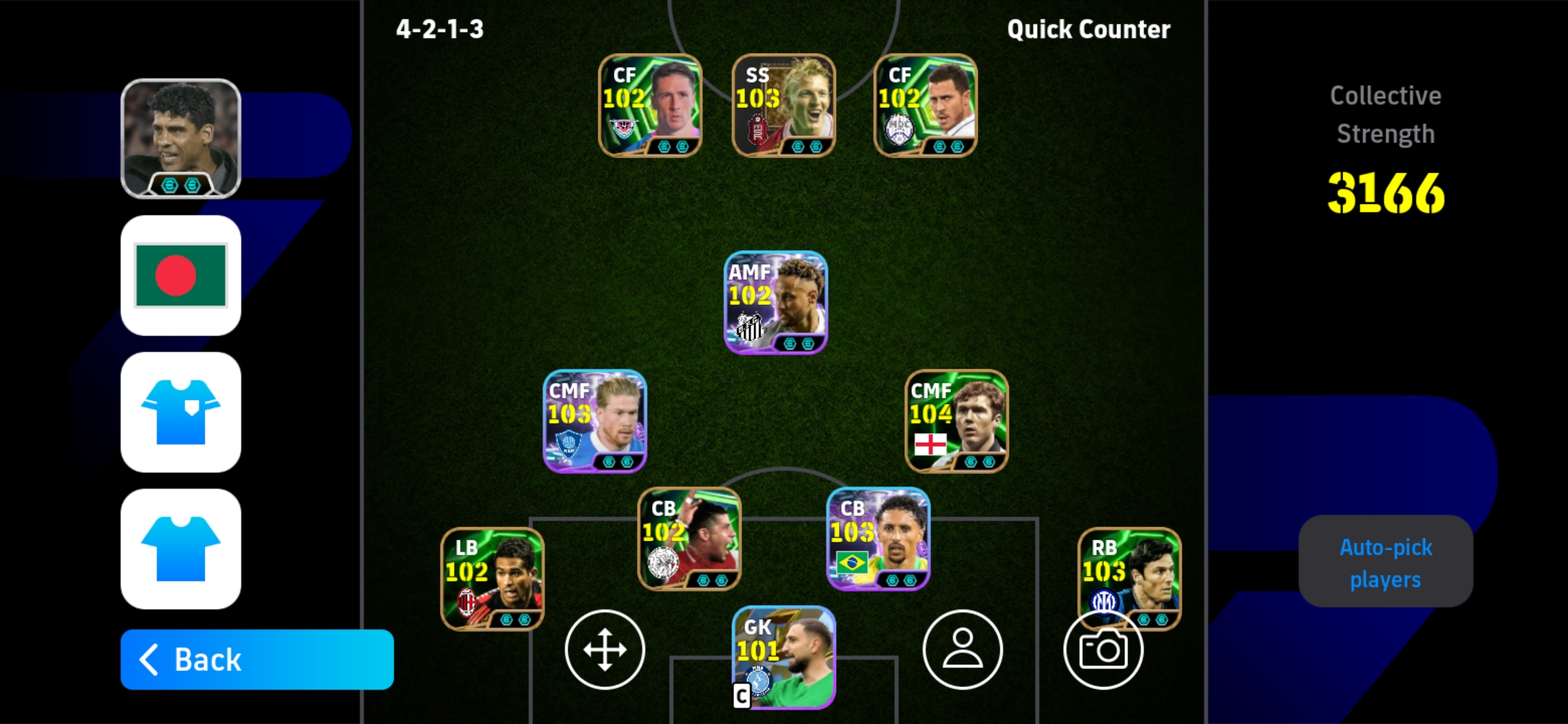1568x724 pixels.
Task: Choose the LB 102 player card
Action: coord(492,579)
